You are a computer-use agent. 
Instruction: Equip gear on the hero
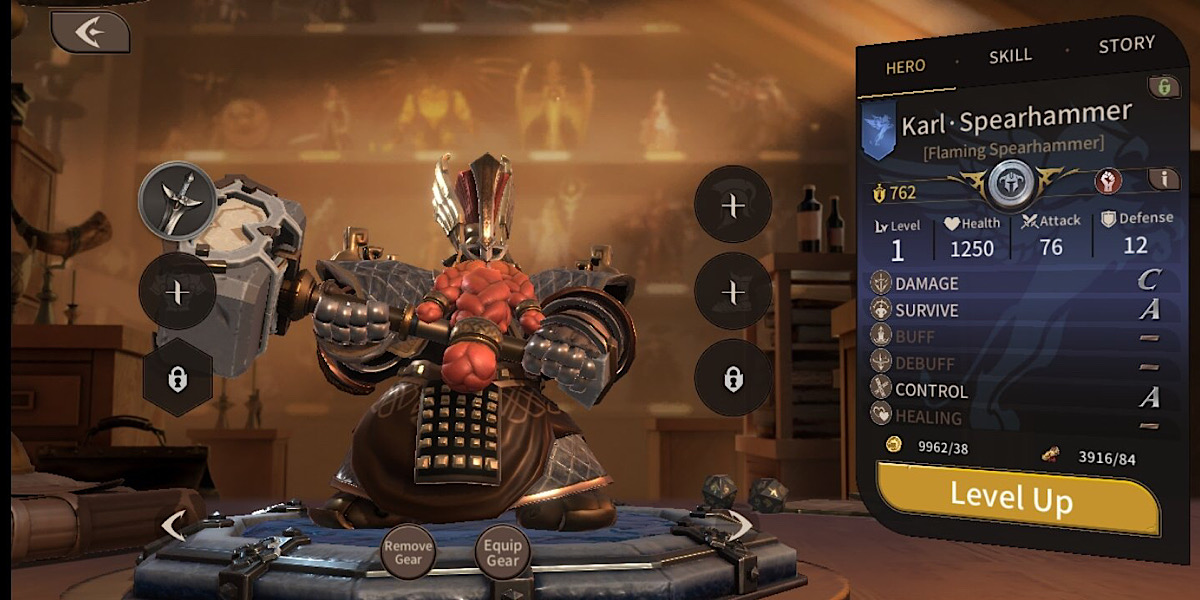pyautogui.click(x=502, y=553)
